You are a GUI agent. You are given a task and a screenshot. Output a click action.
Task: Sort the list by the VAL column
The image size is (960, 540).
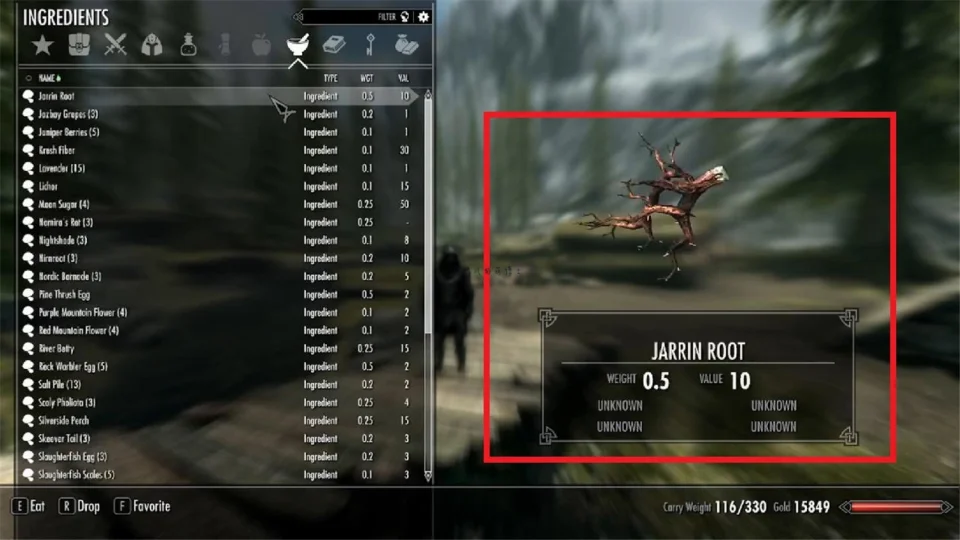(403, 78)
